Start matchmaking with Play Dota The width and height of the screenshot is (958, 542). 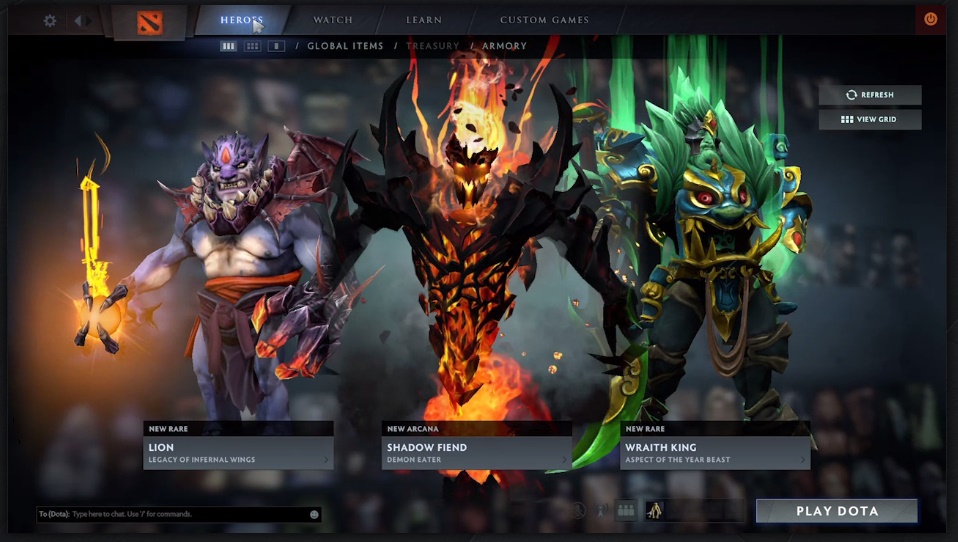point(836,511)
